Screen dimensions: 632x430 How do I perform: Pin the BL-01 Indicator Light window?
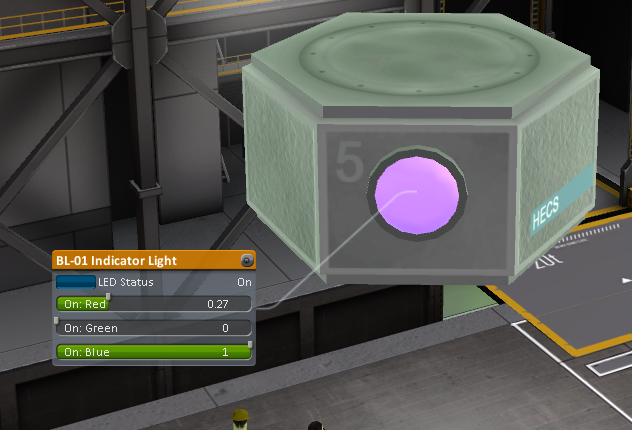(x=247, y=261)
